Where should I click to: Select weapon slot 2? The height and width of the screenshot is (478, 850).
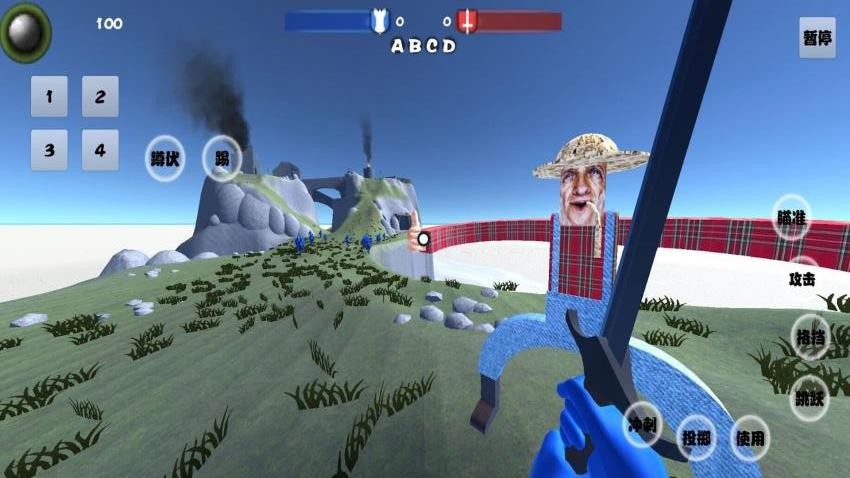pyautogui.click(x=100, y=97)
